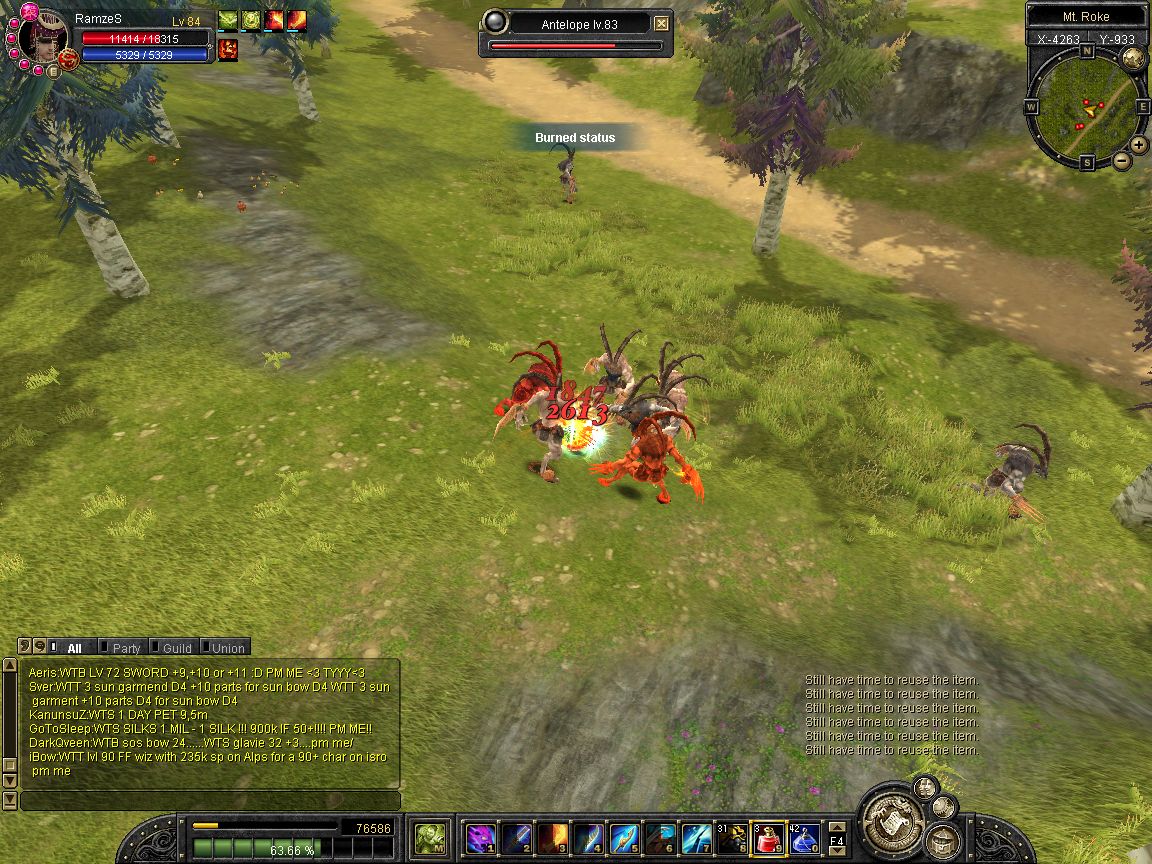Switch hotbar page with up arrow above F4
1152x864 pixels.
tap(838, 825)
